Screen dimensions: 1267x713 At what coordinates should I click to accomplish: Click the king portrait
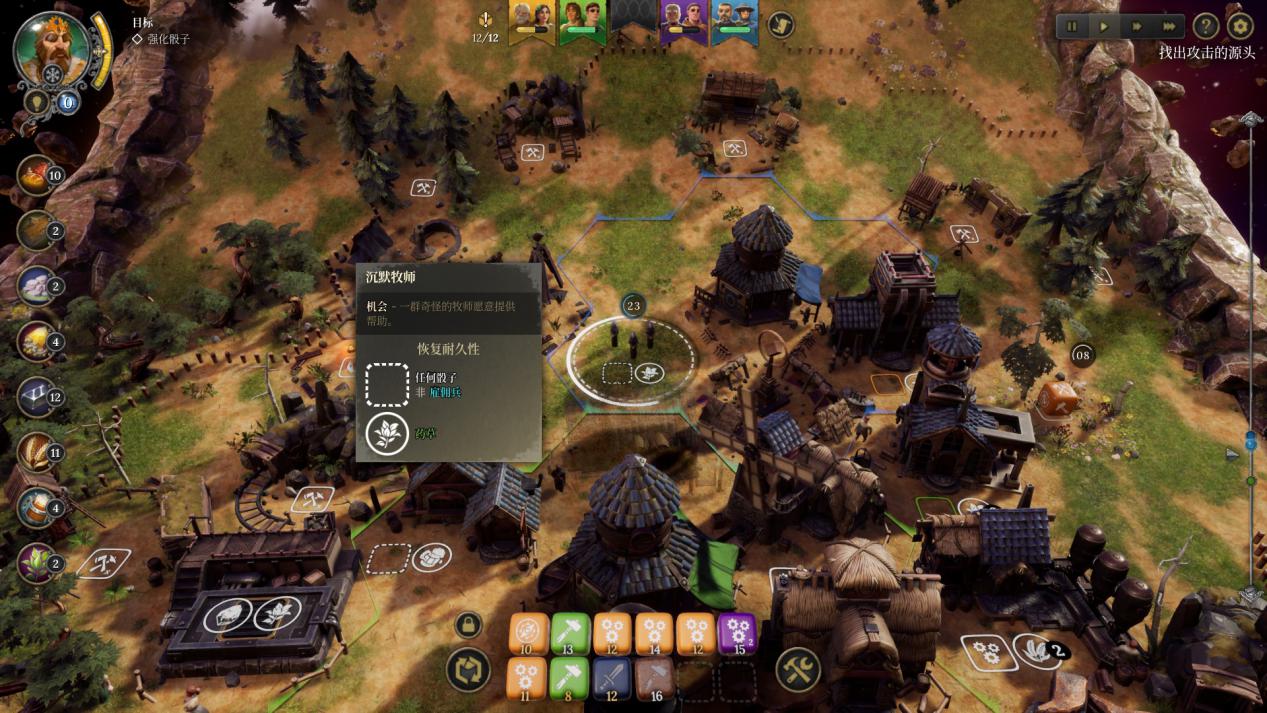51,48
